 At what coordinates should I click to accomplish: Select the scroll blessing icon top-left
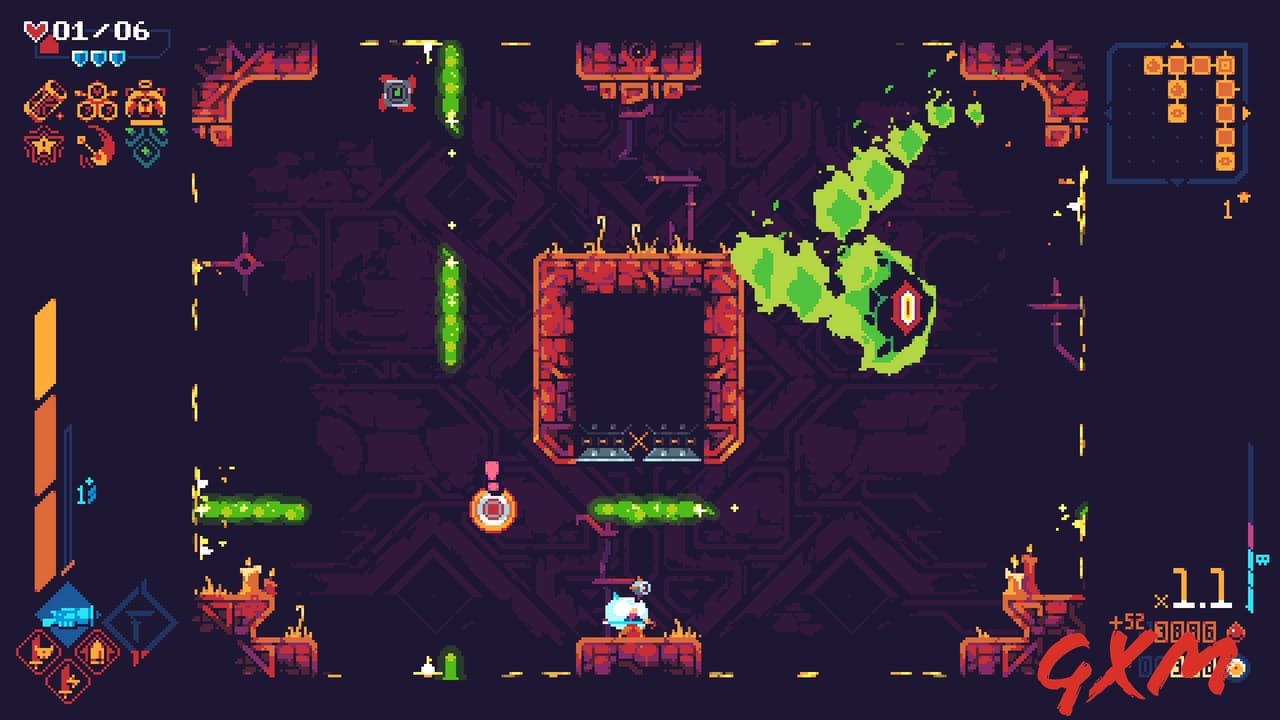coord(45,100)
